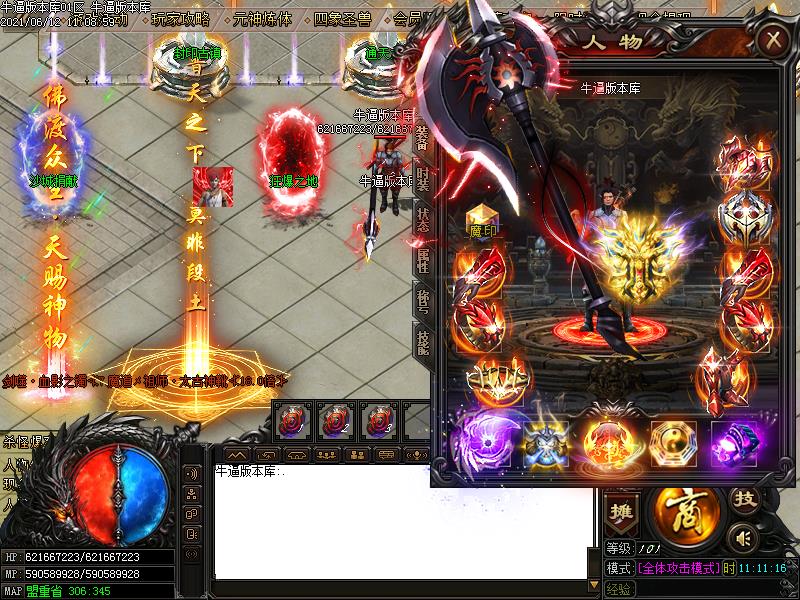Viewport: 800px width, 600px height.
Task: Open the 摊 stall button
Action: pyautogui.click(x=623, y=507)
